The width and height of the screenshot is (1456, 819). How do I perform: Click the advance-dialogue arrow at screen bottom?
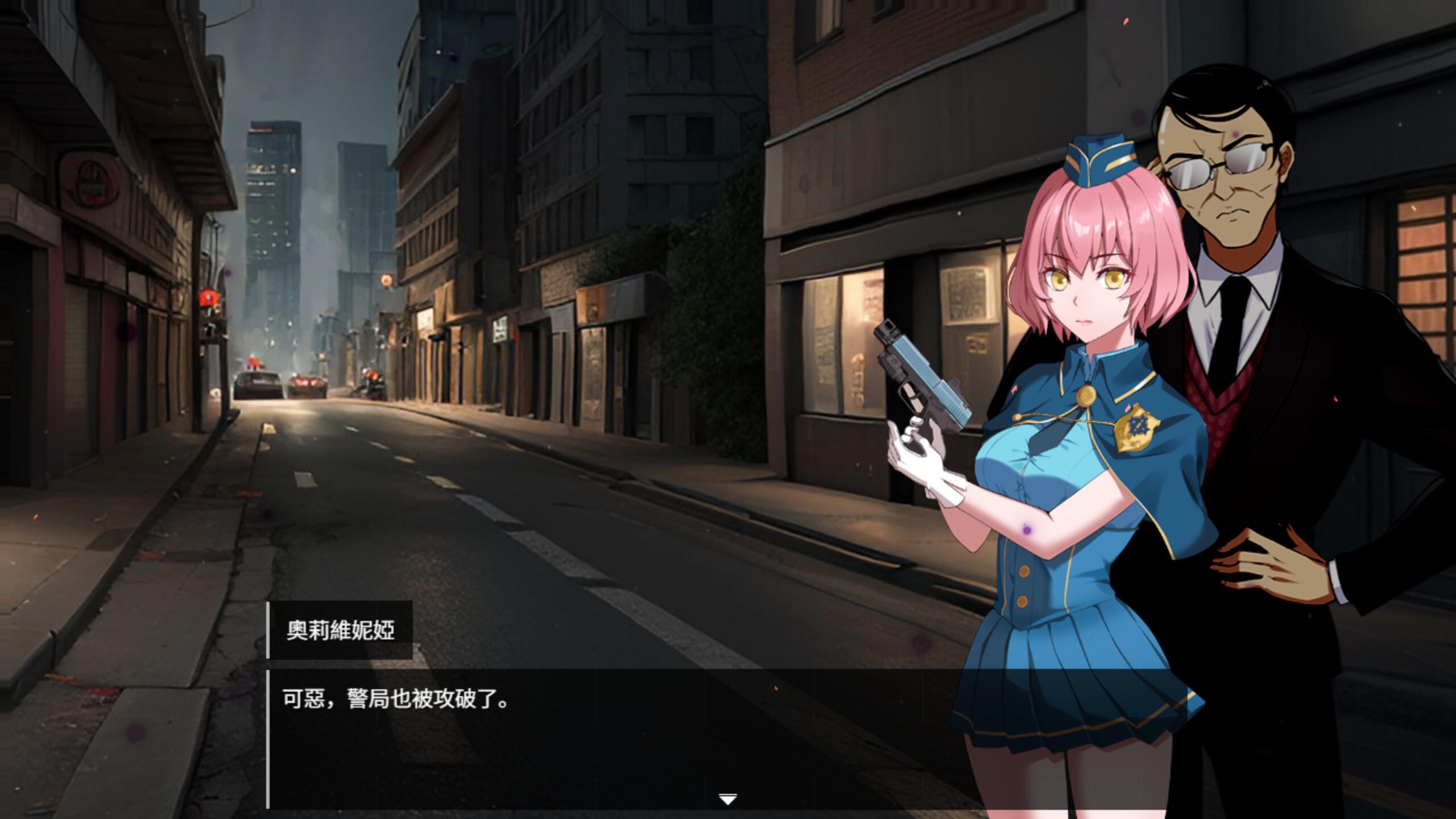click(727, 799)
